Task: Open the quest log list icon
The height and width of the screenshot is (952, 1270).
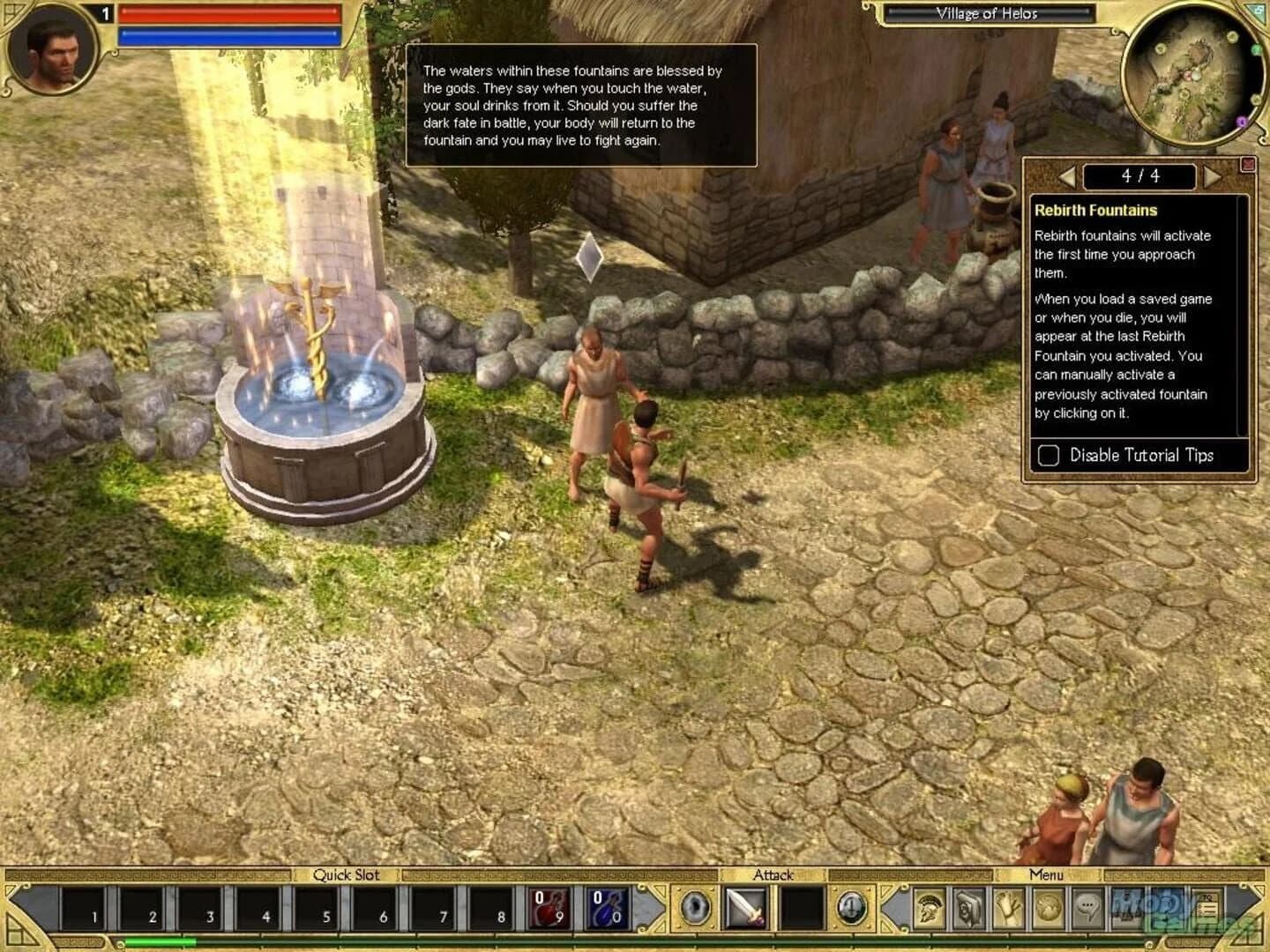Action: 1208,906
